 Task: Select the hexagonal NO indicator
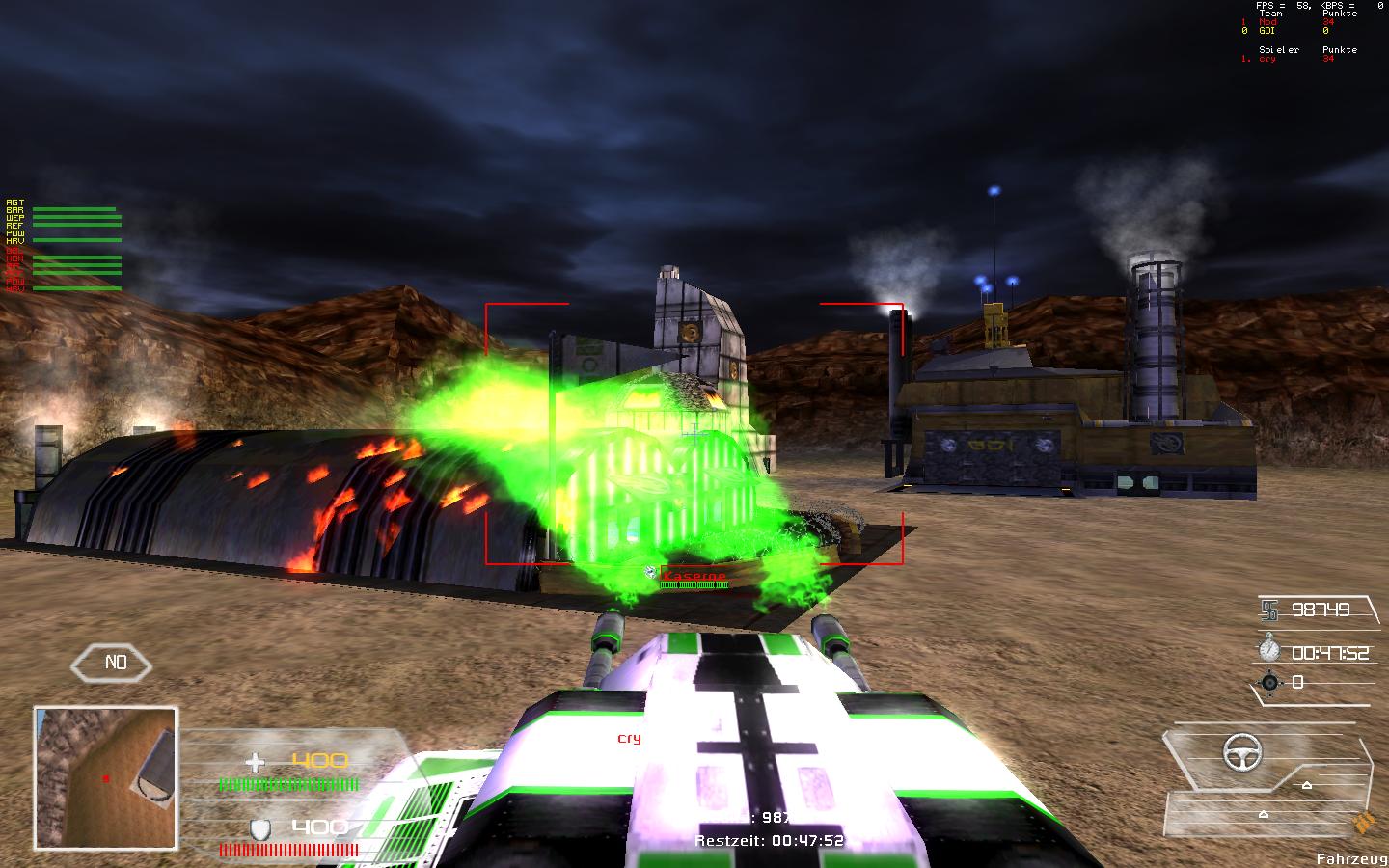(x=116, y=663)
